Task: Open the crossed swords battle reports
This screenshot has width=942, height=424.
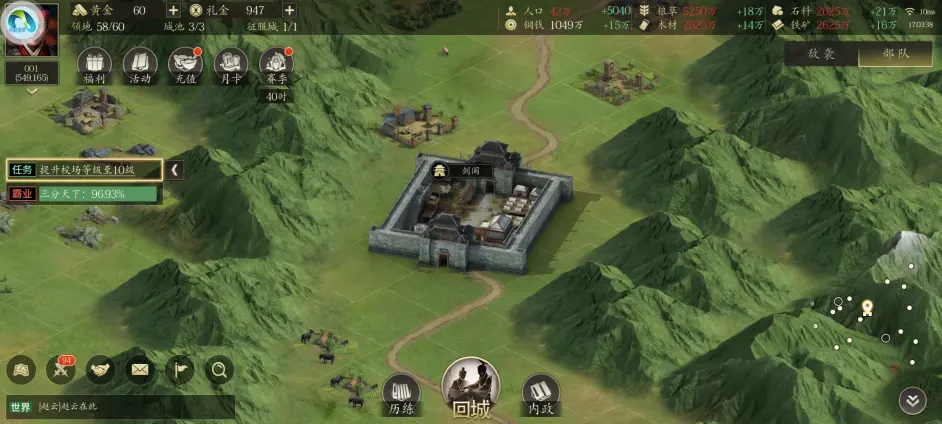Action: click(60, 371)
